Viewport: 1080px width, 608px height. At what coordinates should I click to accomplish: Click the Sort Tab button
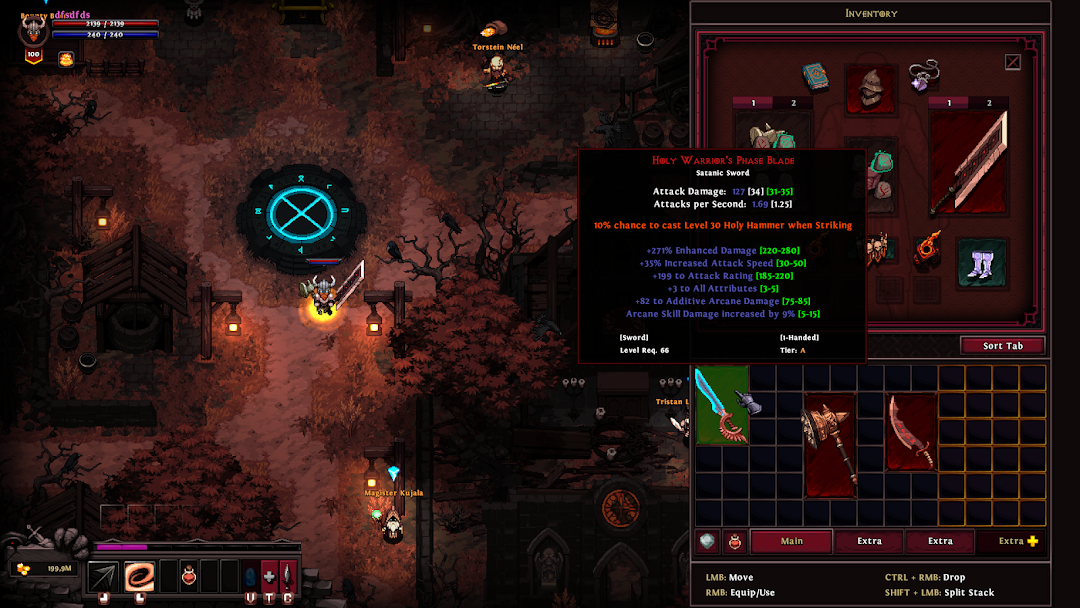(1002, 346)
